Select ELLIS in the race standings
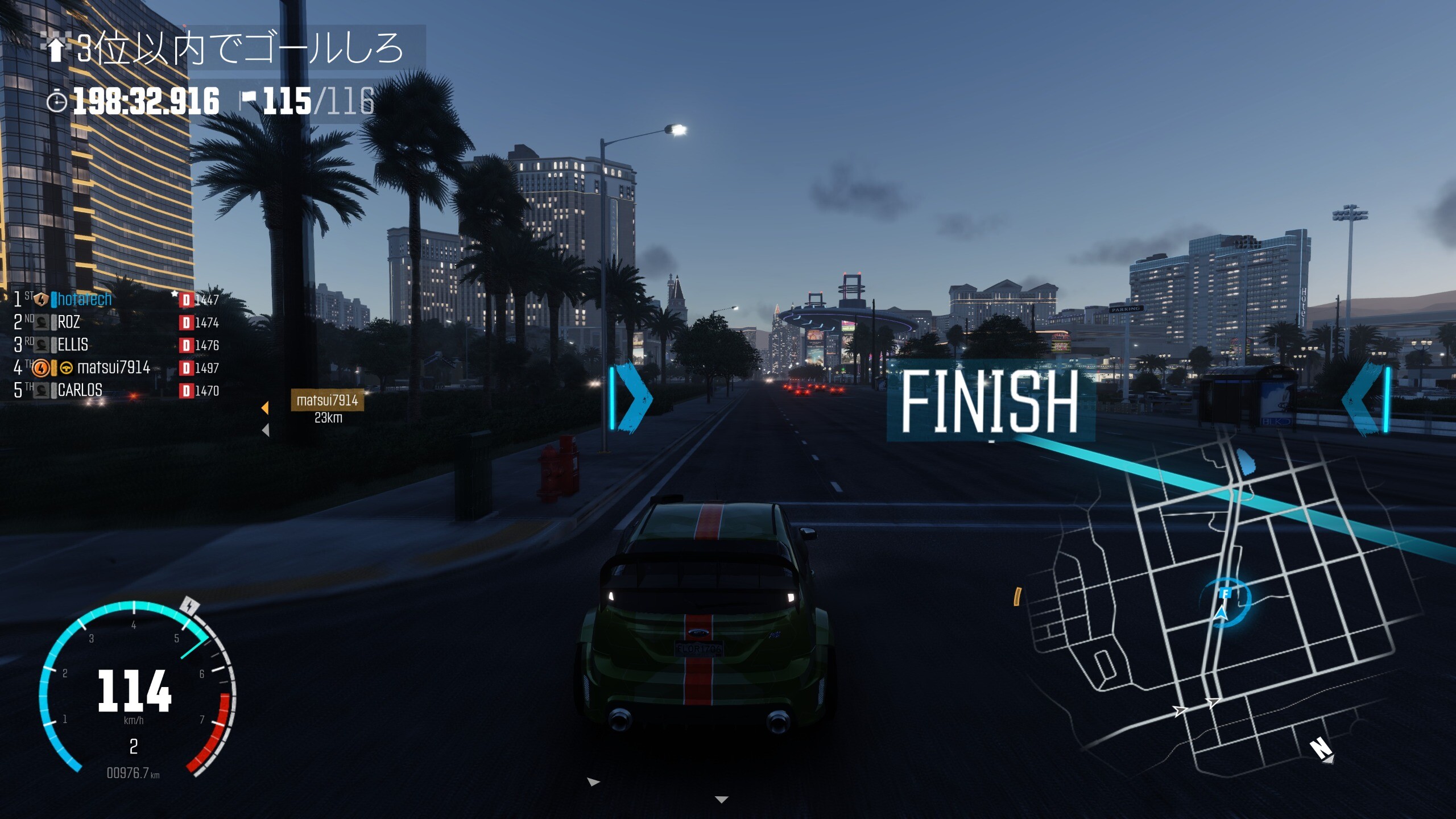The width and height of the screenshot is (1456, 819). 73,345
